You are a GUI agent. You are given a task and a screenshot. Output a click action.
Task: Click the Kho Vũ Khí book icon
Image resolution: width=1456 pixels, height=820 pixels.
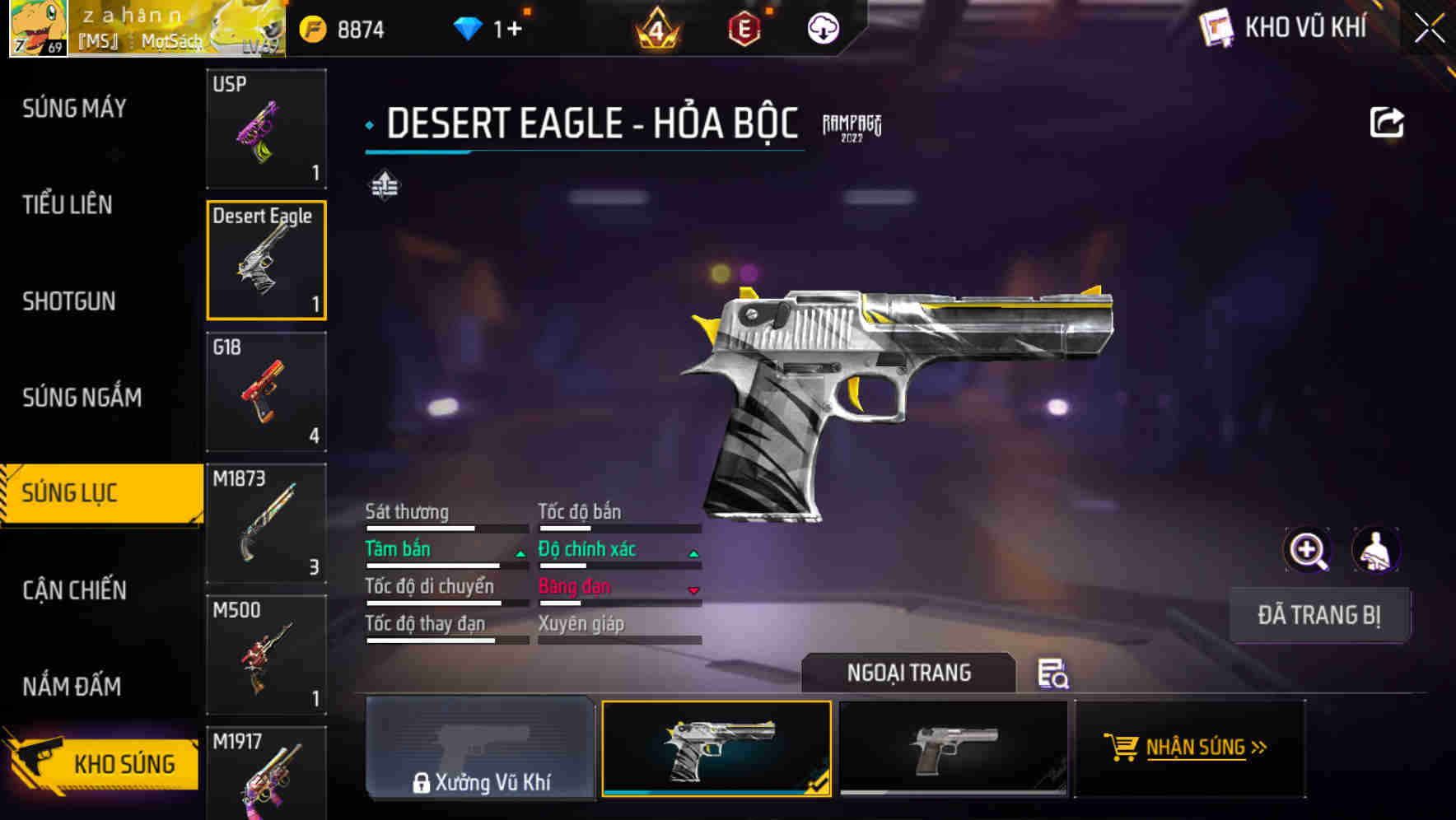(1215, 27)
